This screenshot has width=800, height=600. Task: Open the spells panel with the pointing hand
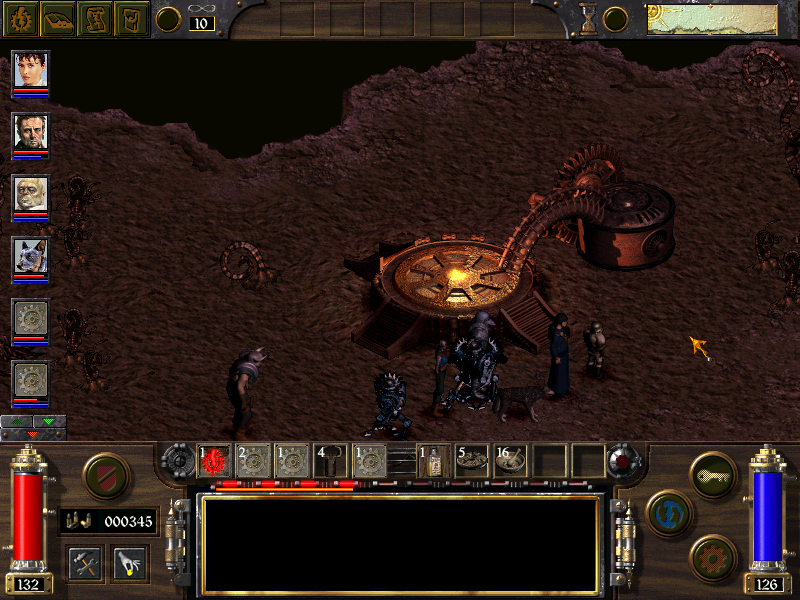coord(129,564)
